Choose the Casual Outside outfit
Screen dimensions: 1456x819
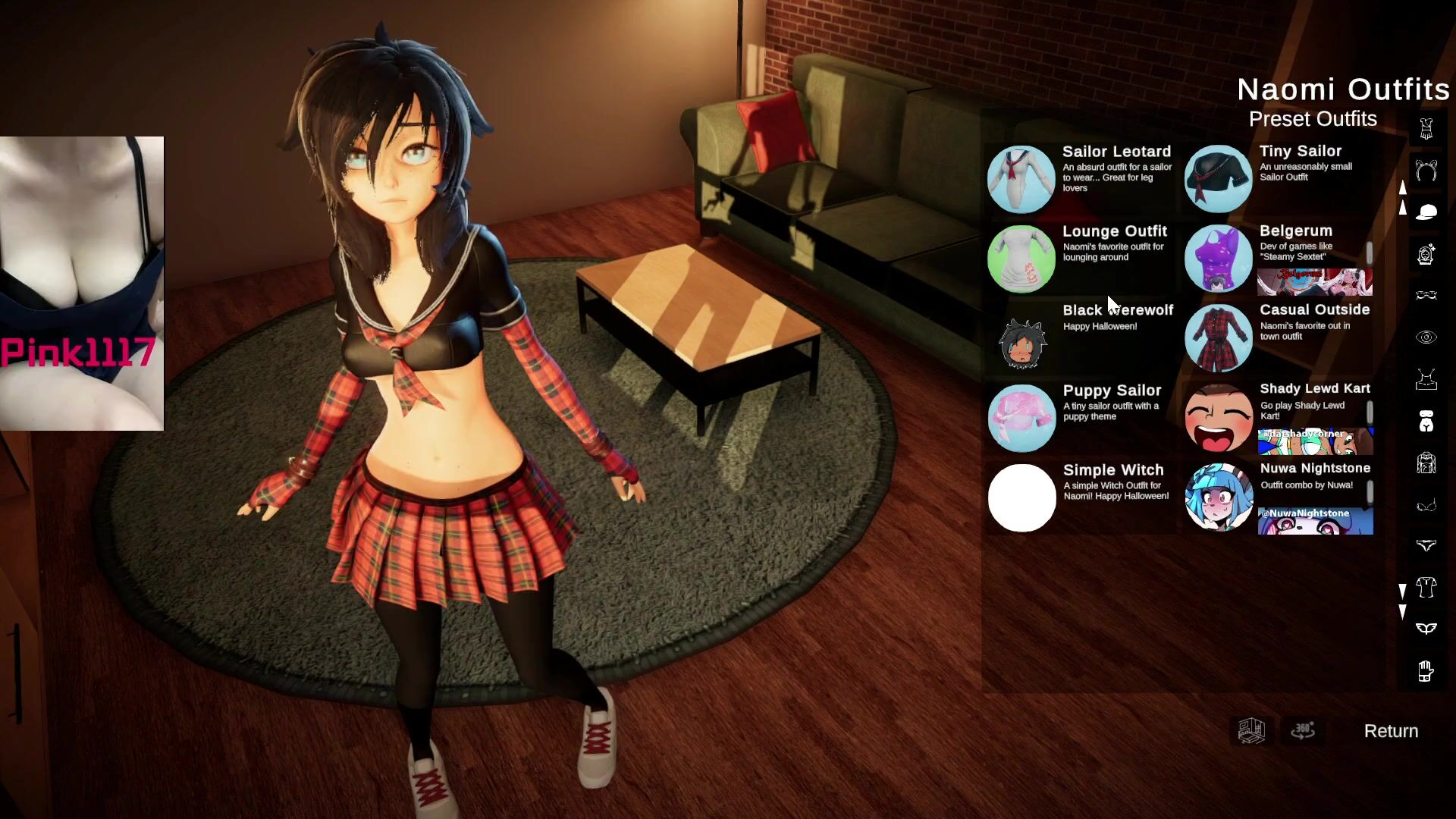point(1219,338)
